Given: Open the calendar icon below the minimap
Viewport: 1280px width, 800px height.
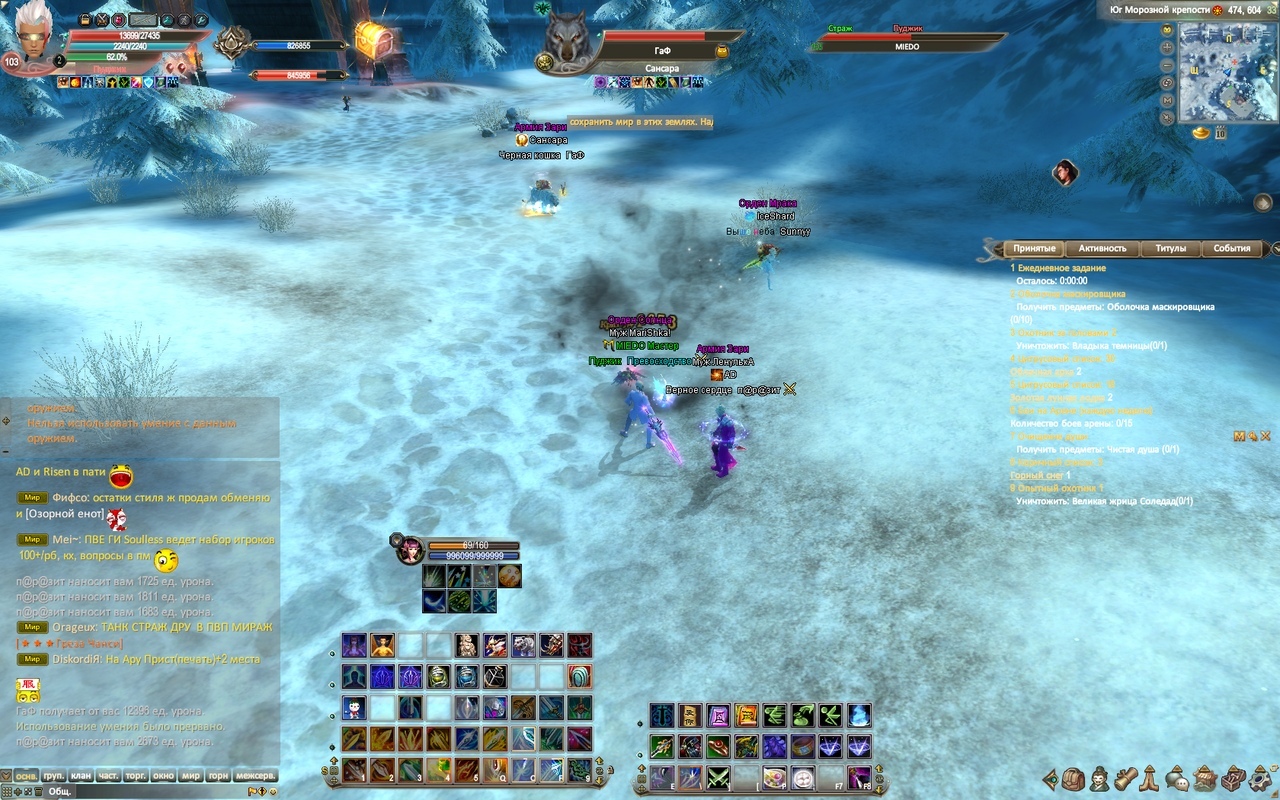Looking at the screenshot, I should pyautogui.click(x=1221, y=132).
